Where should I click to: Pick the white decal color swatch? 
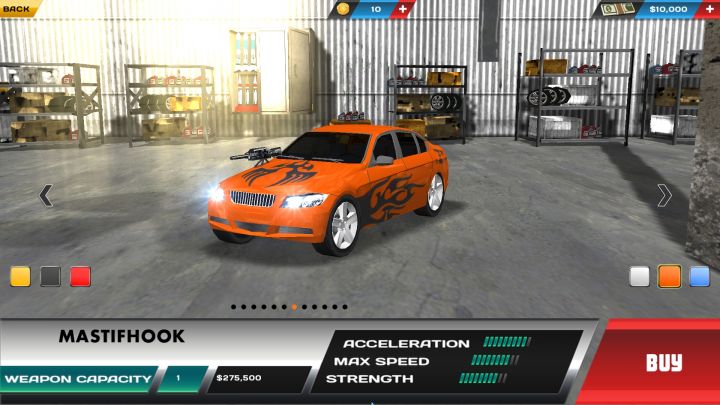[x=640, y=277]
